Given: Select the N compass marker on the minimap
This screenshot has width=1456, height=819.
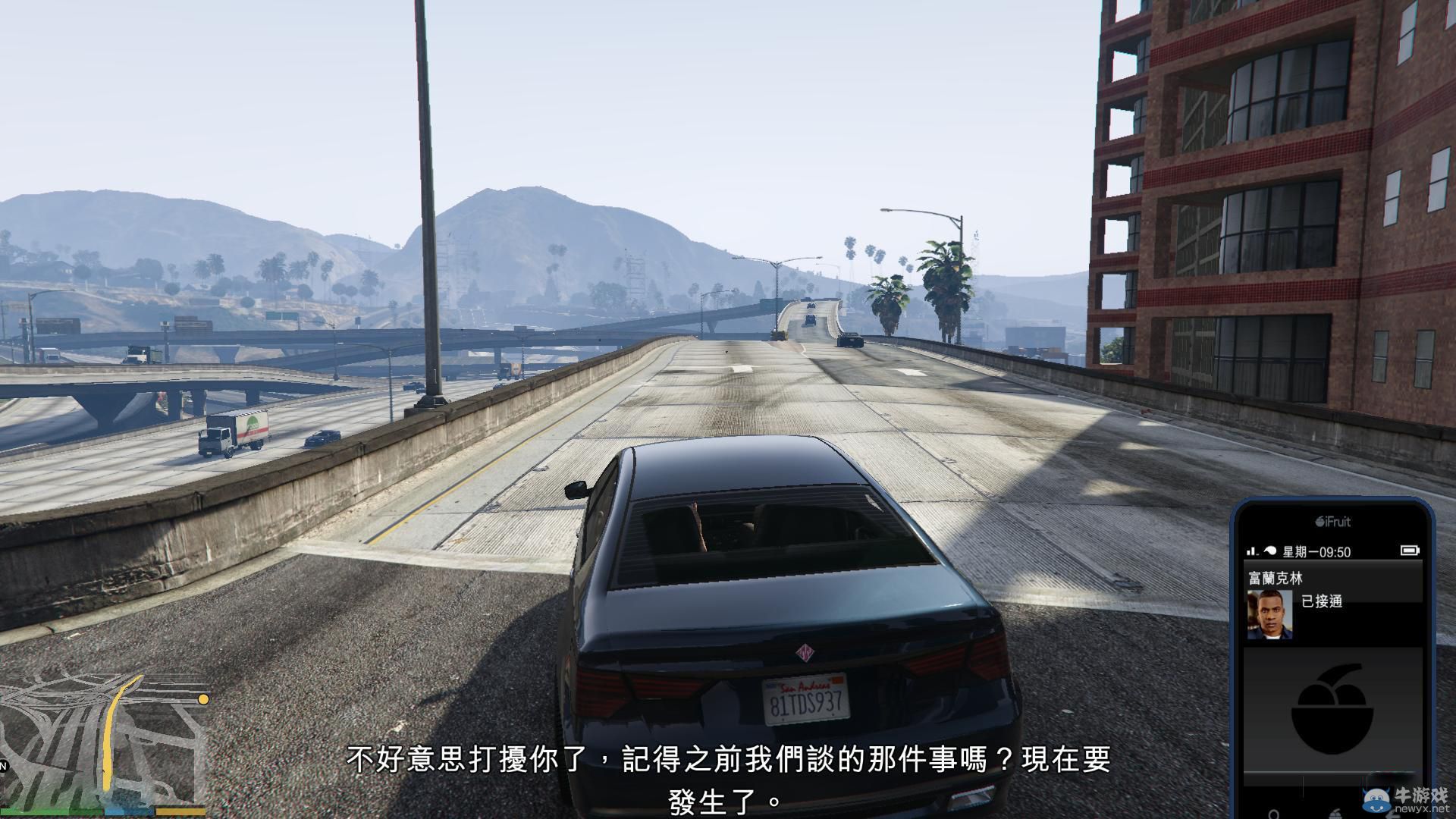Looking at the screenshot, I should [x=3, y=766].
